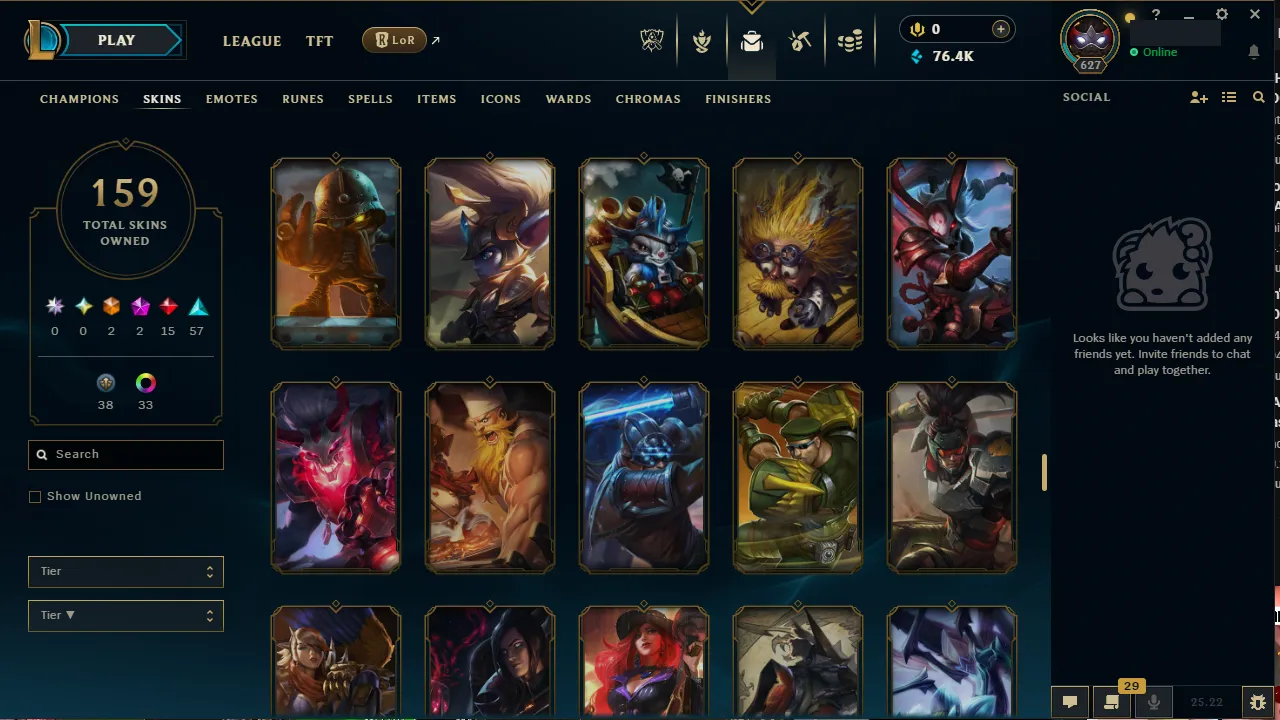
Task: Select the rainbow chroma wheel filter
Action: coord(145,383)
